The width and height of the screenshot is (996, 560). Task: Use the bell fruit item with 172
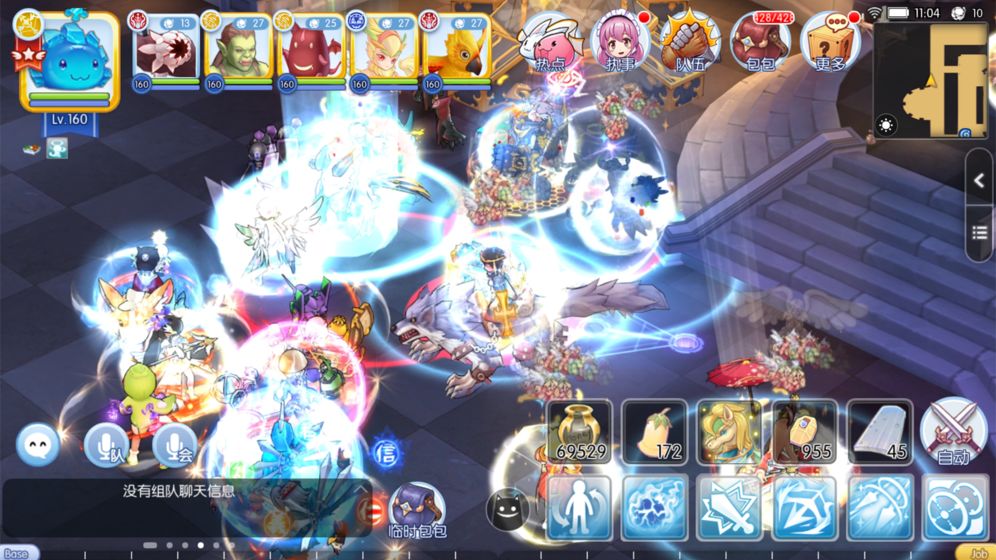(655, 432)
